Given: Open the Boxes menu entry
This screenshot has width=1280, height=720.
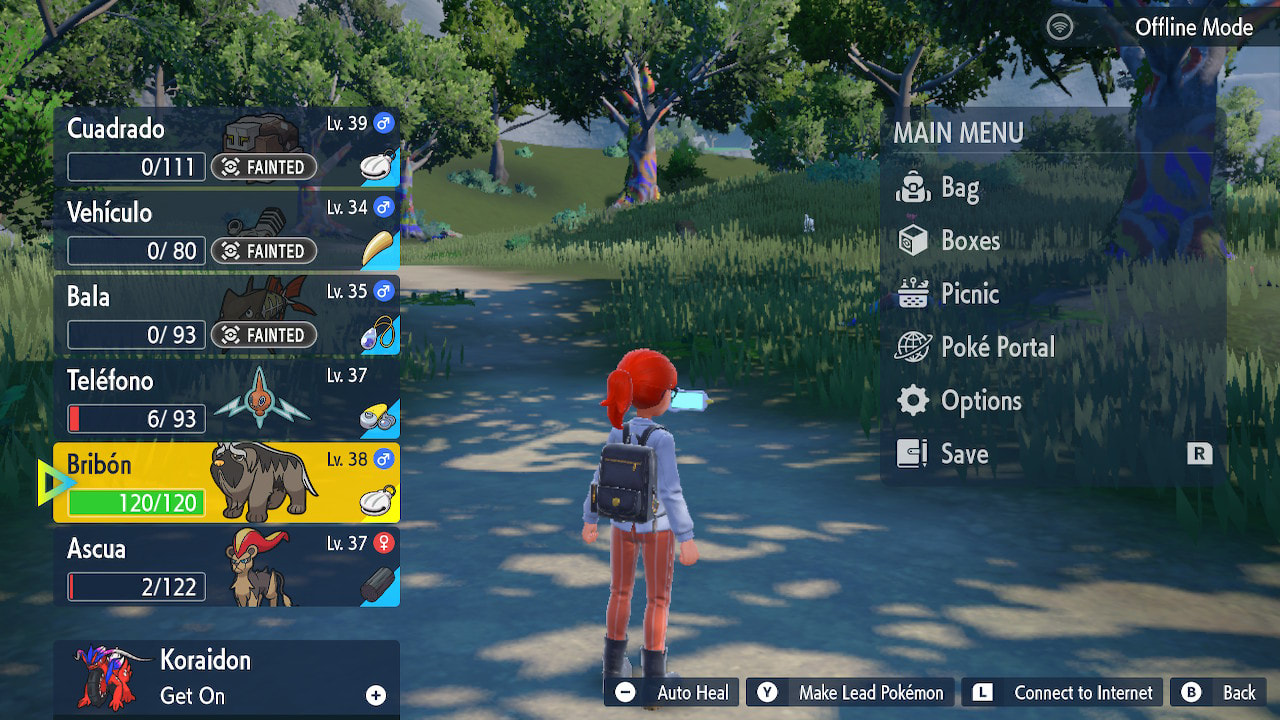Looking at the screenshot, I should 970,241.
